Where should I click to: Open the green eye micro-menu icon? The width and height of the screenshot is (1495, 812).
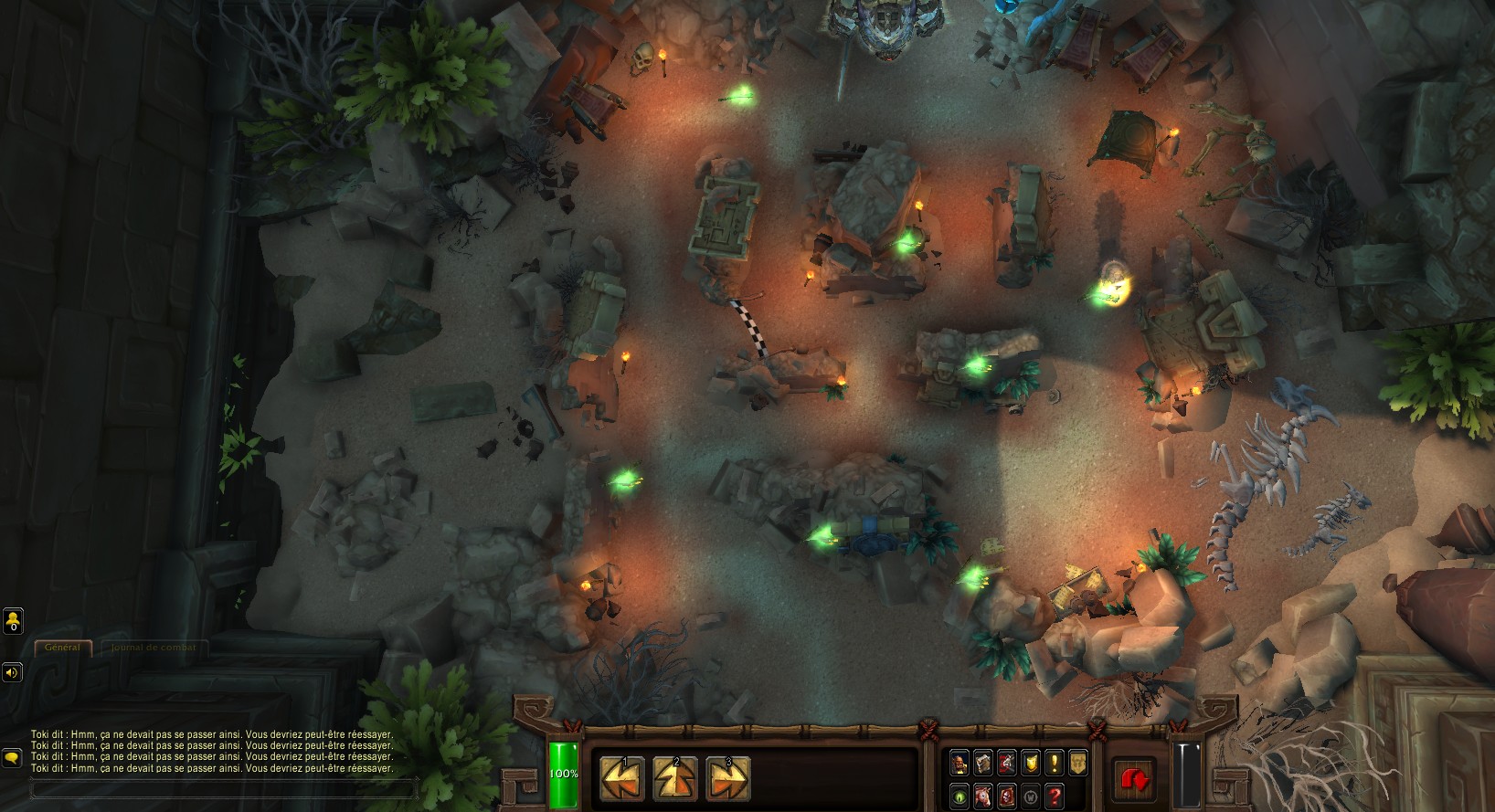(960, 796)
